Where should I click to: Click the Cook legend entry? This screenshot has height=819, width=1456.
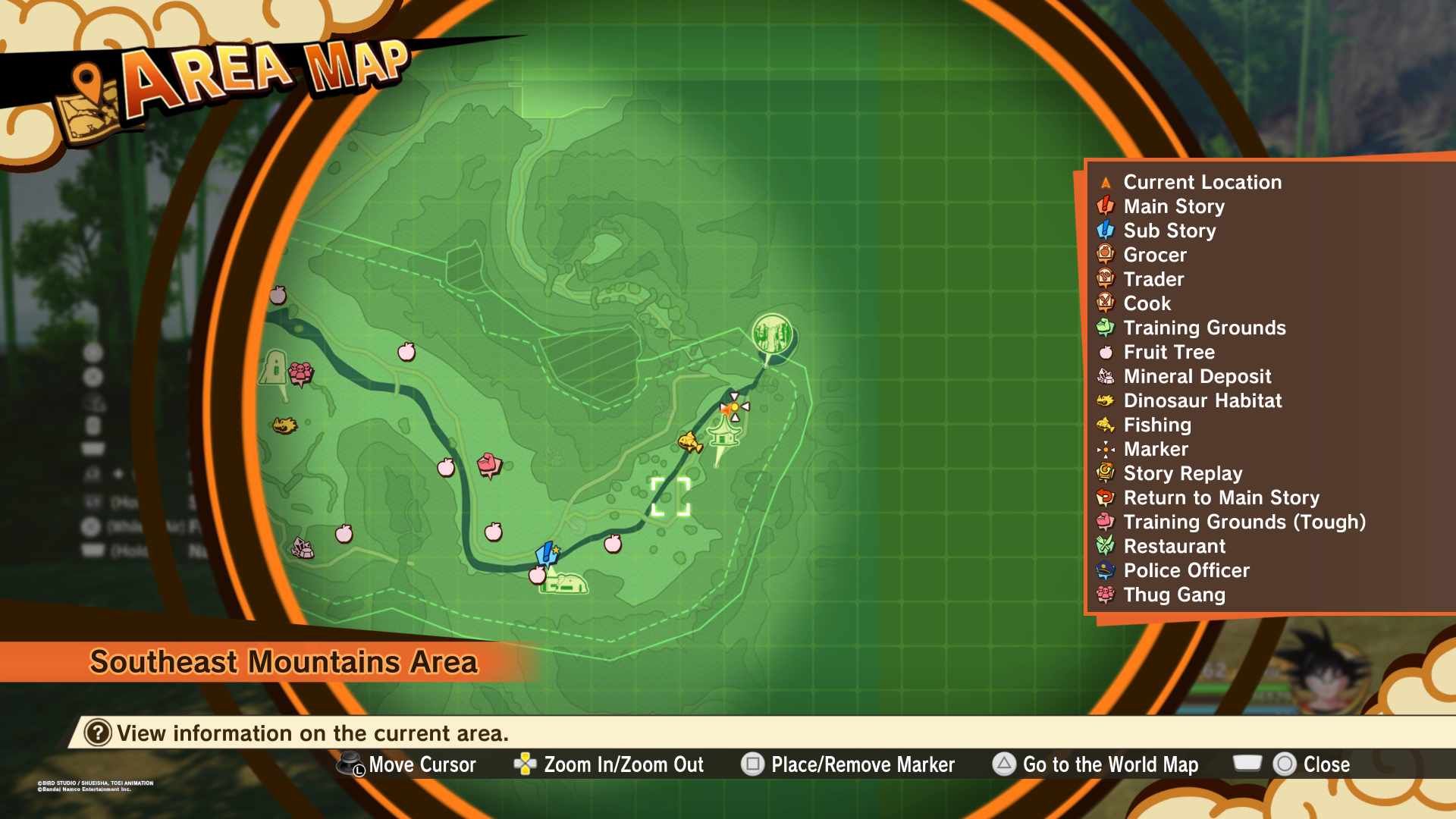1147,303
